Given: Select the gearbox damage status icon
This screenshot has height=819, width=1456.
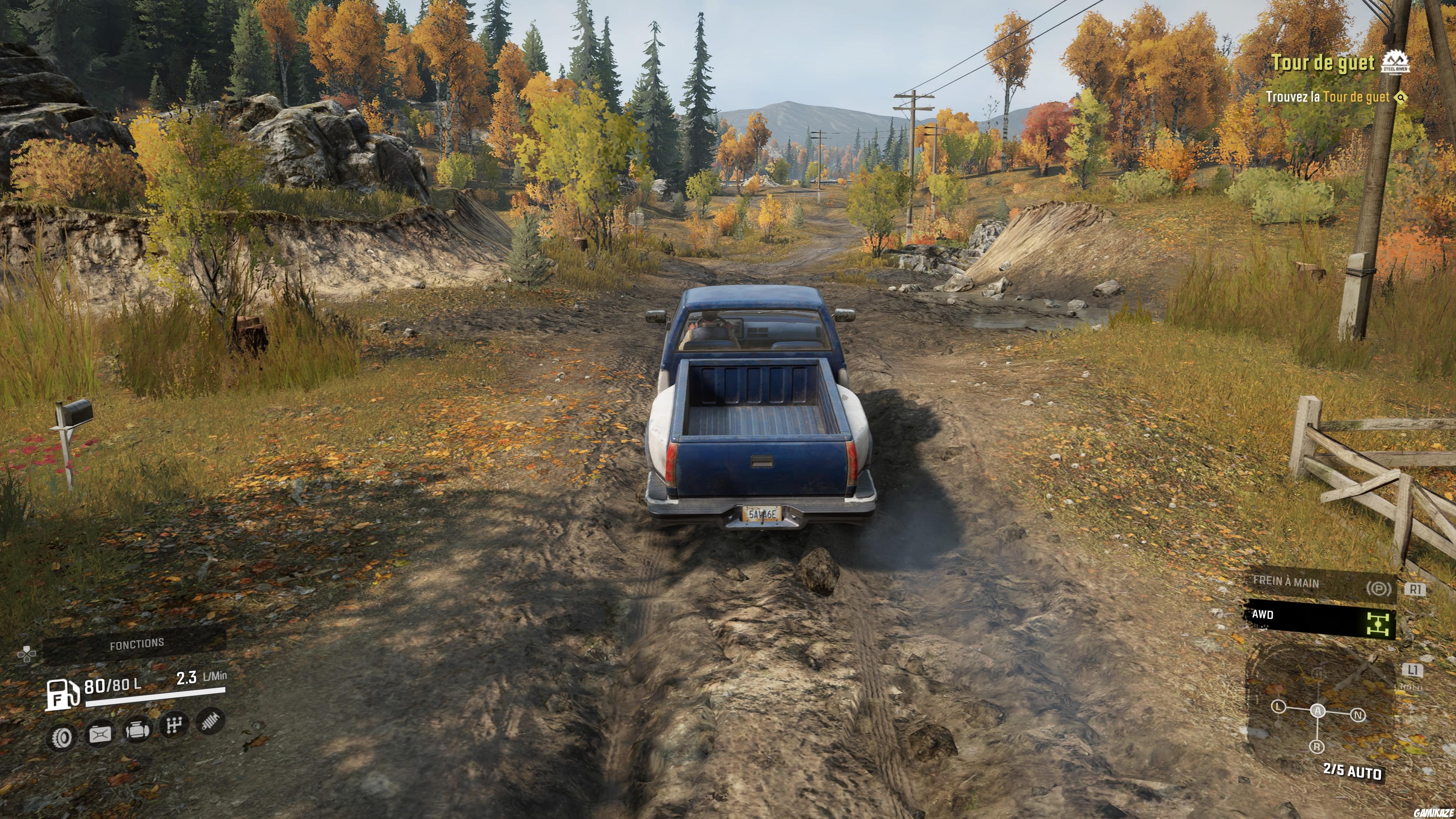Looking at the screenshot, I should pos(174,725).
